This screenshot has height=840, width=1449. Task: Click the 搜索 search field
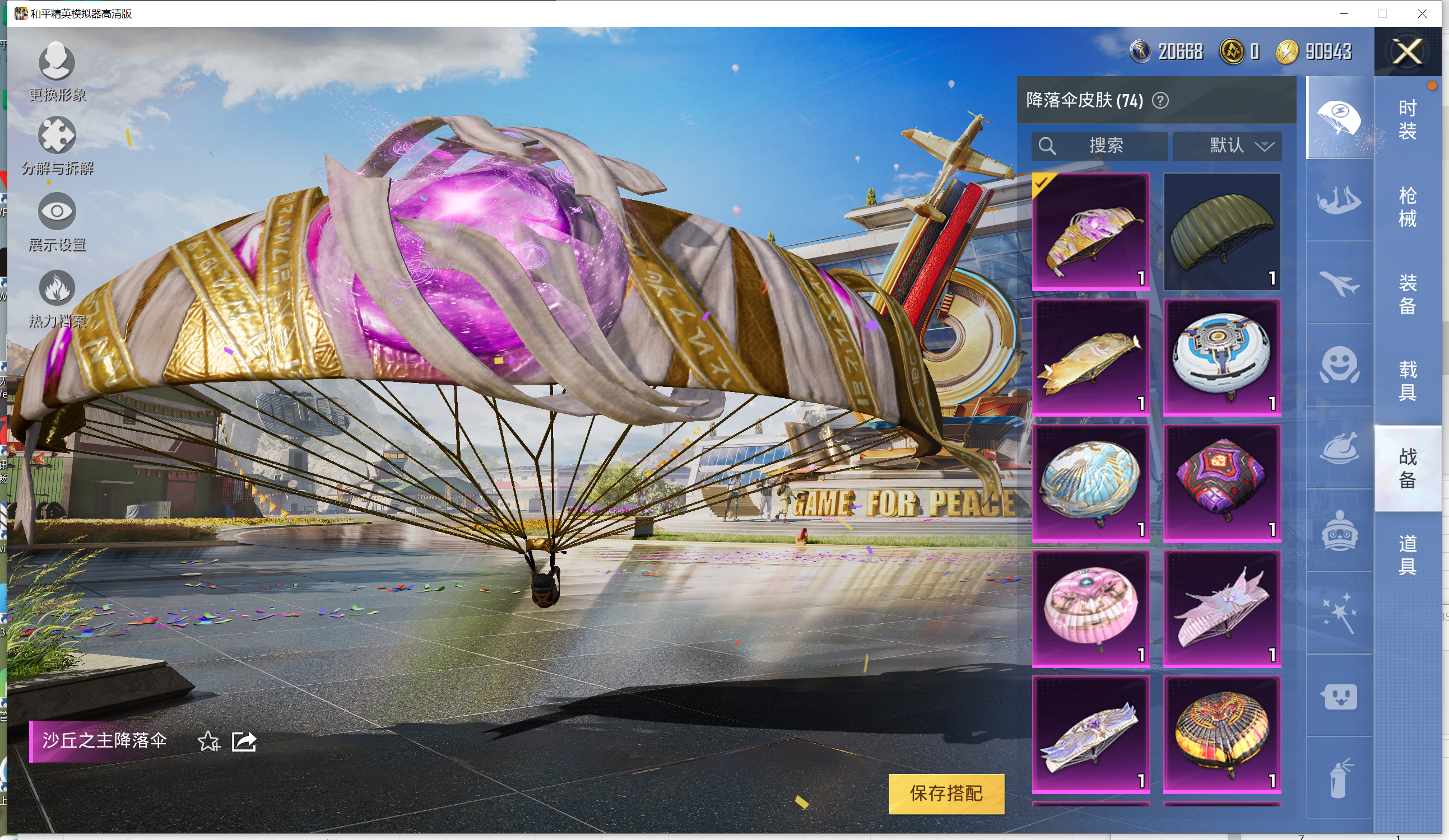pyautogui.click(x=1104, y=146)
